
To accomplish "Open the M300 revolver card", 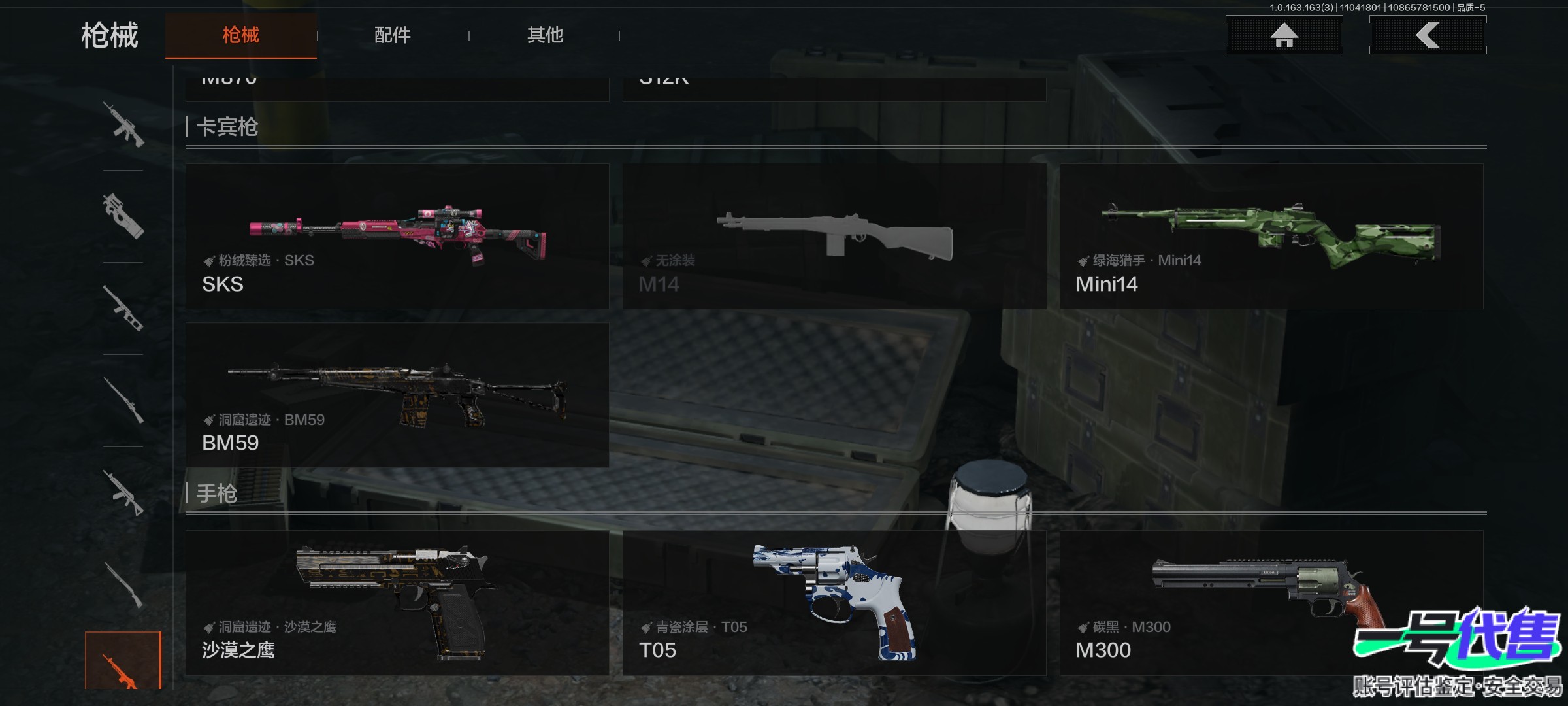I will click(1271, 603).
